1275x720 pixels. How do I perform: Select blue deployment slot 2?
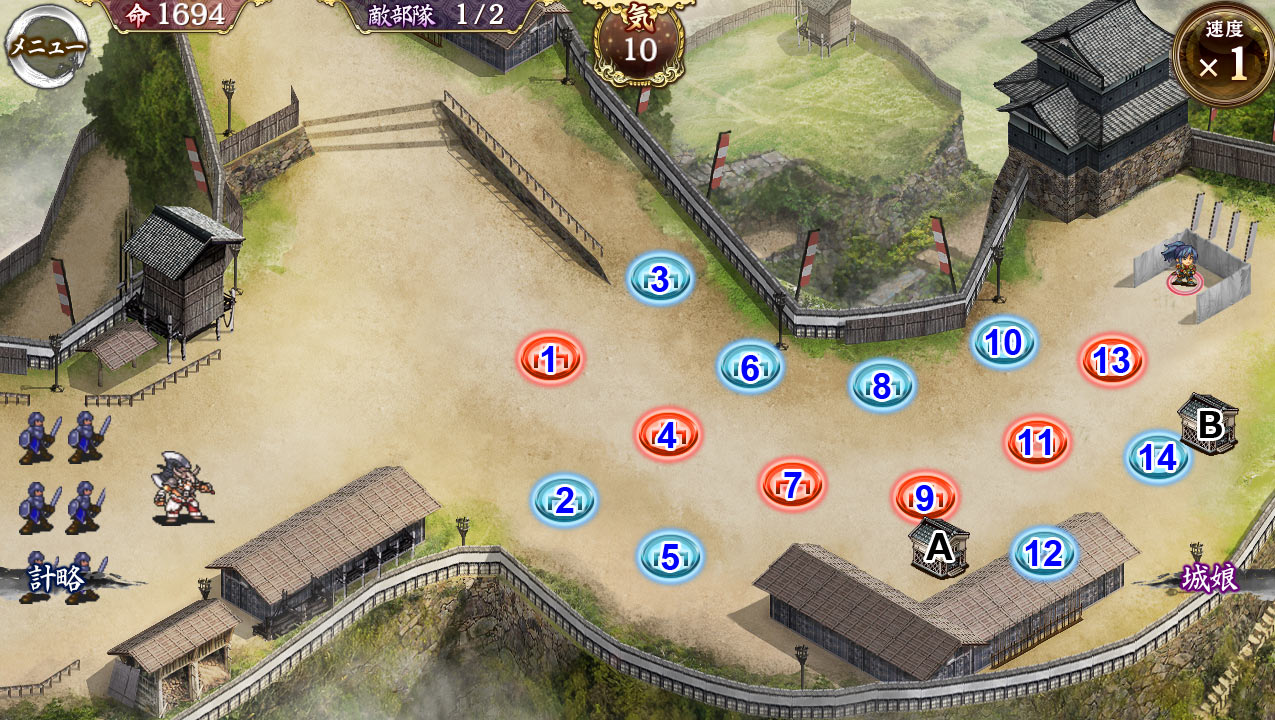(x=564, y=500)
